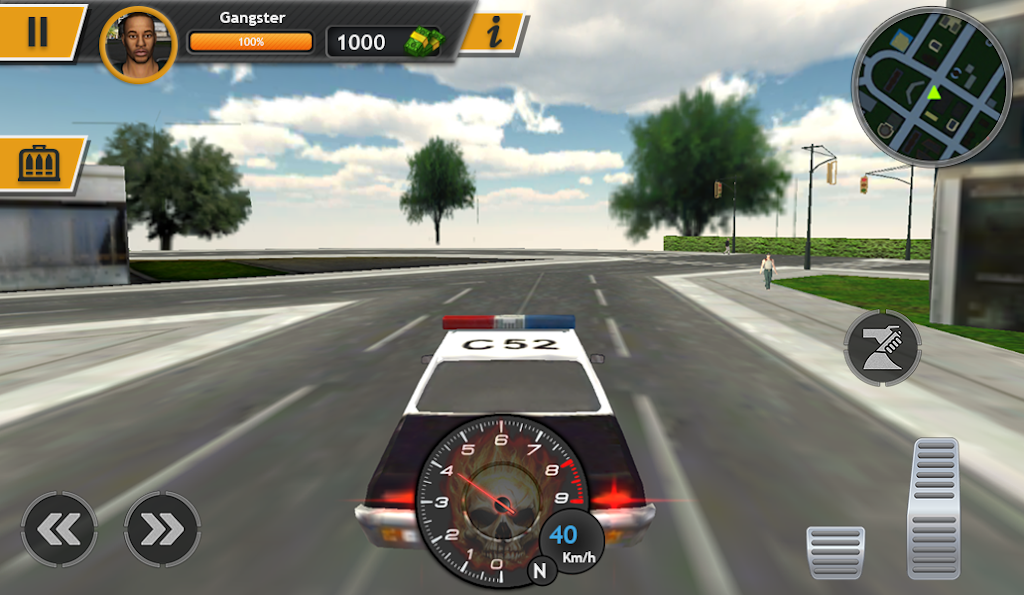The width and height of the screenshot is (1024, 595).
Task: Tap the cash stack money icon
Action: coord(420,42)
